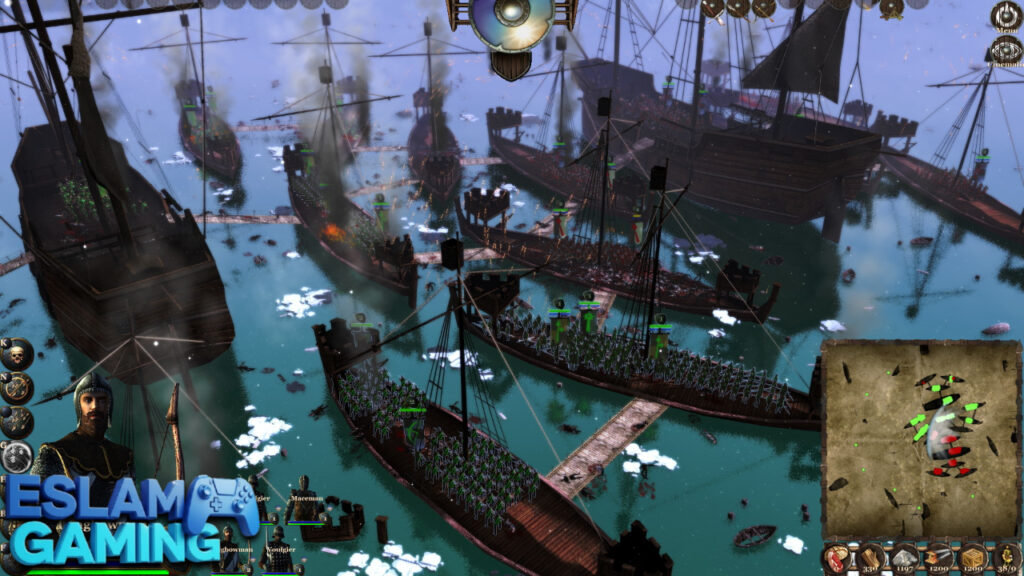Select the grey stone command icon on the left
Viewport: 1024px width, 576px height.
pyautogui.click(x=17, y=457)
